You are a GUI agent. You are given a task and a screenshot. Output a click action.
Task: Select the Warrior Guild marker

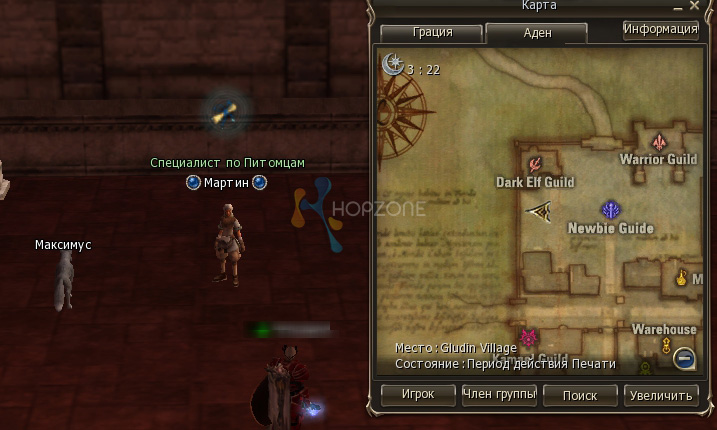click(x=659, y=142)
